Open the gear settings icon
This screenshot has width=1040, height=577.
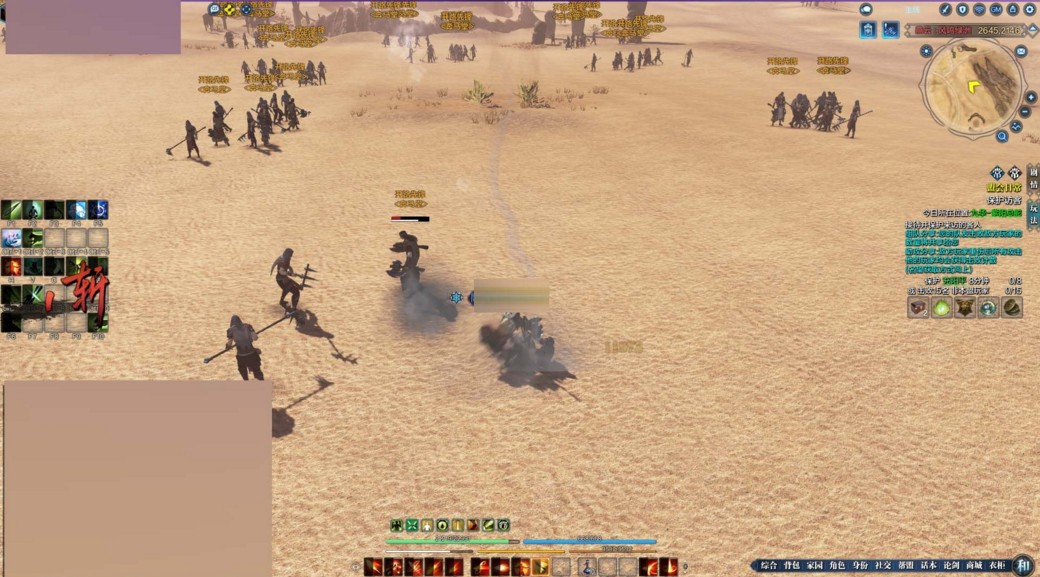pos(1030,9)
